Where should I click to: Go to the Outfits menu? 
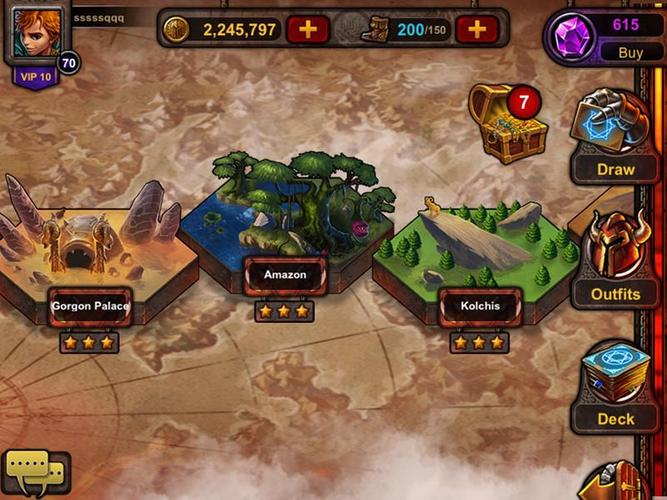[614, 262]
